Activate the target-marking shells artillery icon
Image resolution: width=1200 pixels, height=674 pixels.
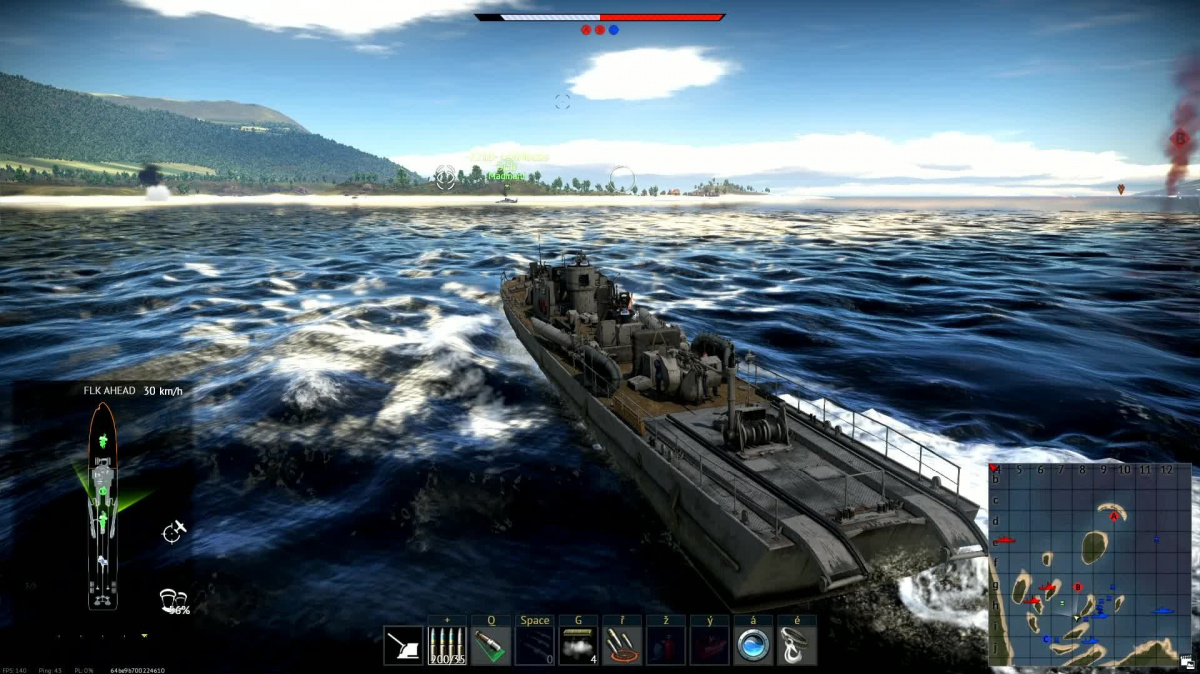623,646
